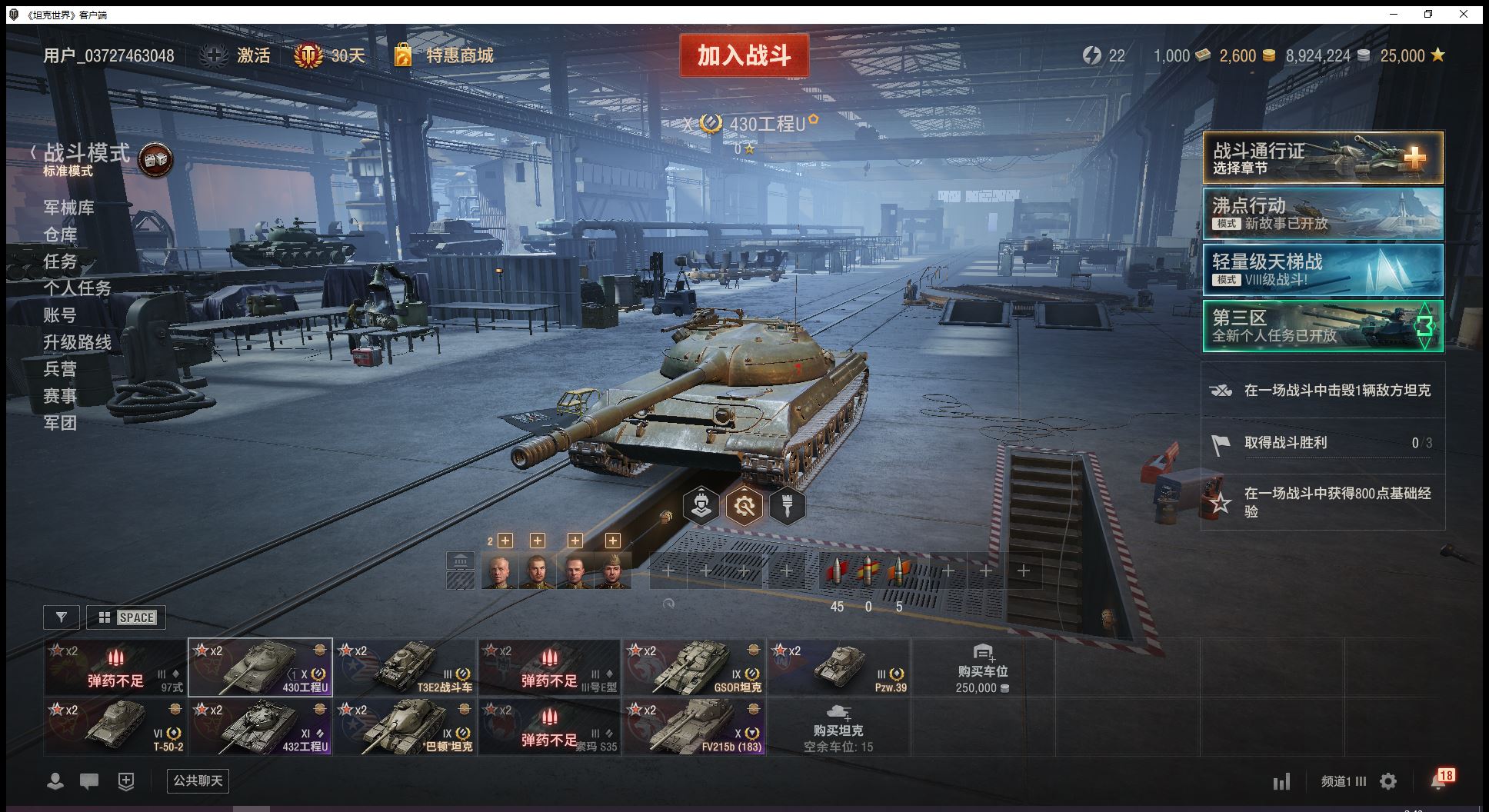
Task: Select the T3E2战斗车 tank card
Action: coord(405,667)
